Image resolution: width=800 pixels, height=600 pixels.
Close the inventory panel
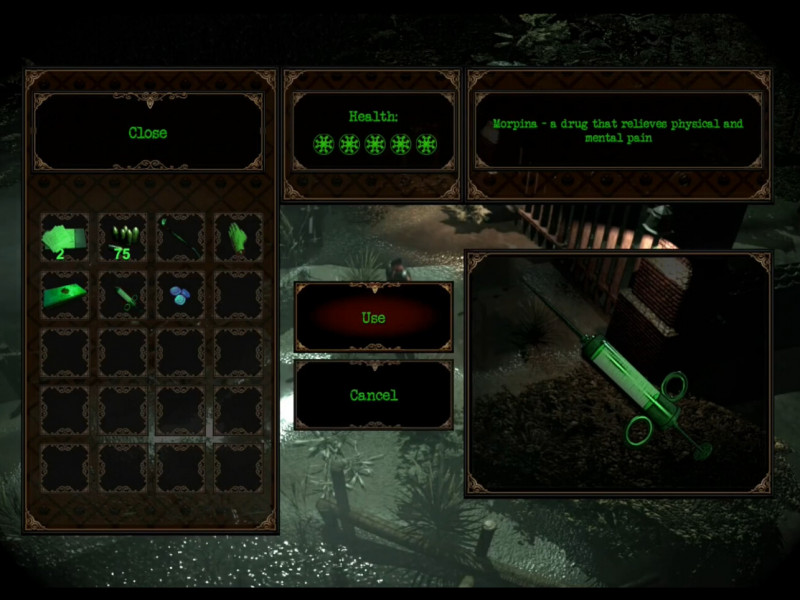pyautogui.click(x=148, y=132)
